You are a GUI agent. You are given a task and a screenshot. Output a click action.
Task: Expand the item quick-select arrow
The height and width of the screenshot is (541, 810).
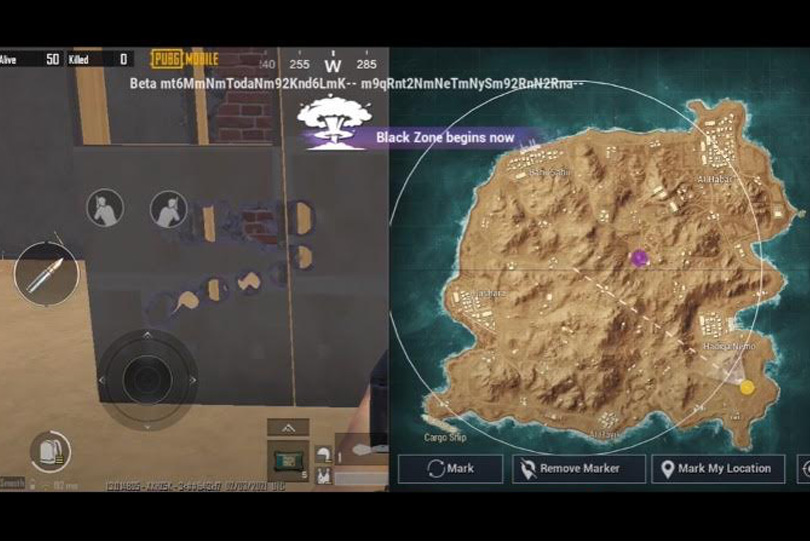pos(287,427)
